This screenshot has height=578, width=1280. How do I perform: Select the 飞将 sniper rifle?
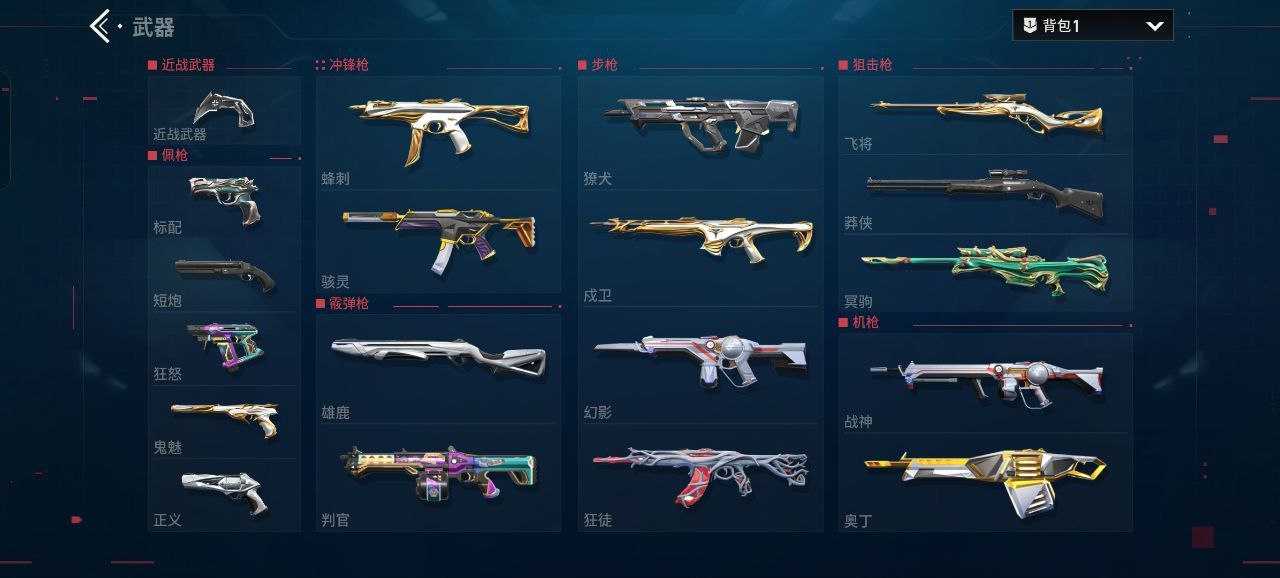985,115
